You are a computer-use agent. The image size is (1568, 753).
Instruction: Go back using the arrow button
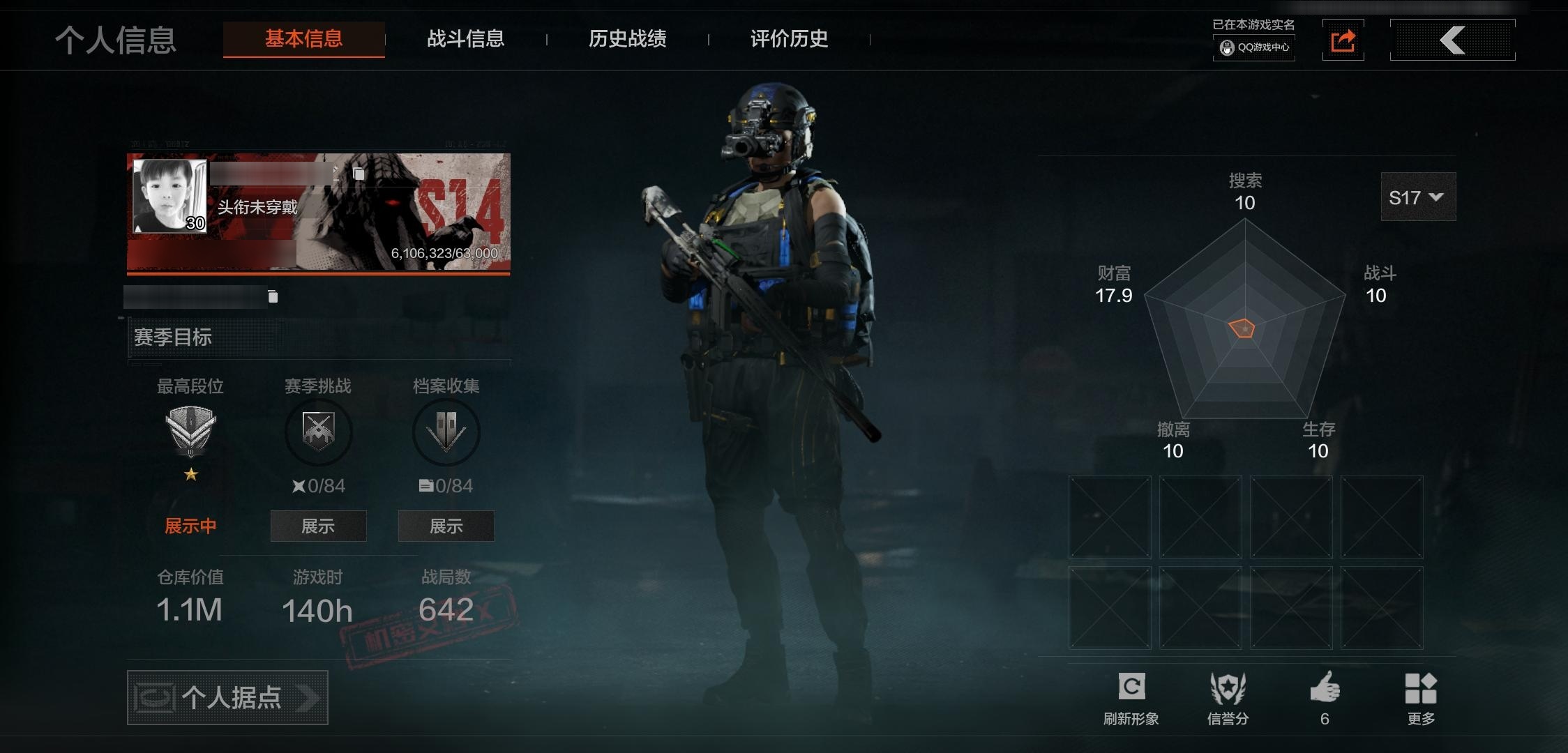coord(1452,40)
